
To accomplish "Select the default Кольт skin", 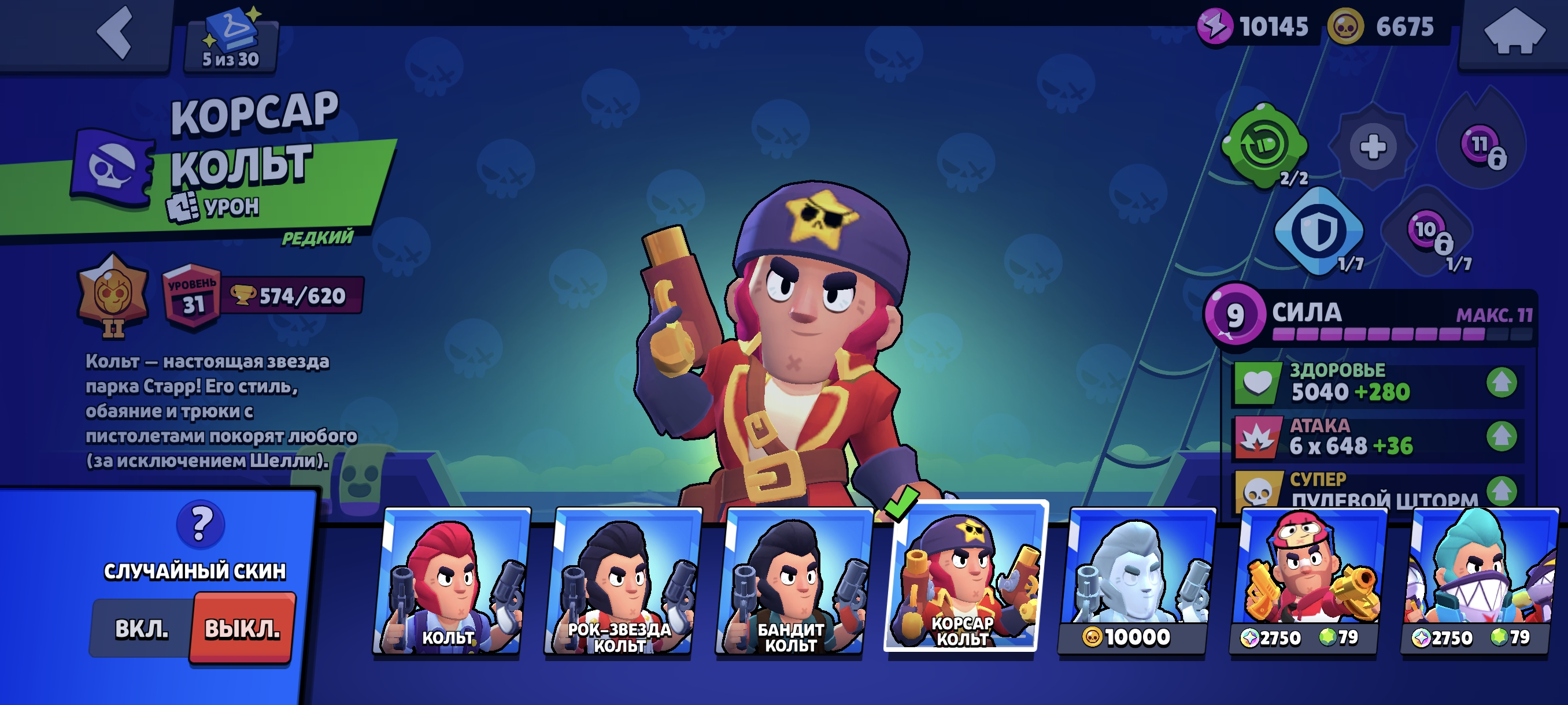I will (x=449, y=581).
